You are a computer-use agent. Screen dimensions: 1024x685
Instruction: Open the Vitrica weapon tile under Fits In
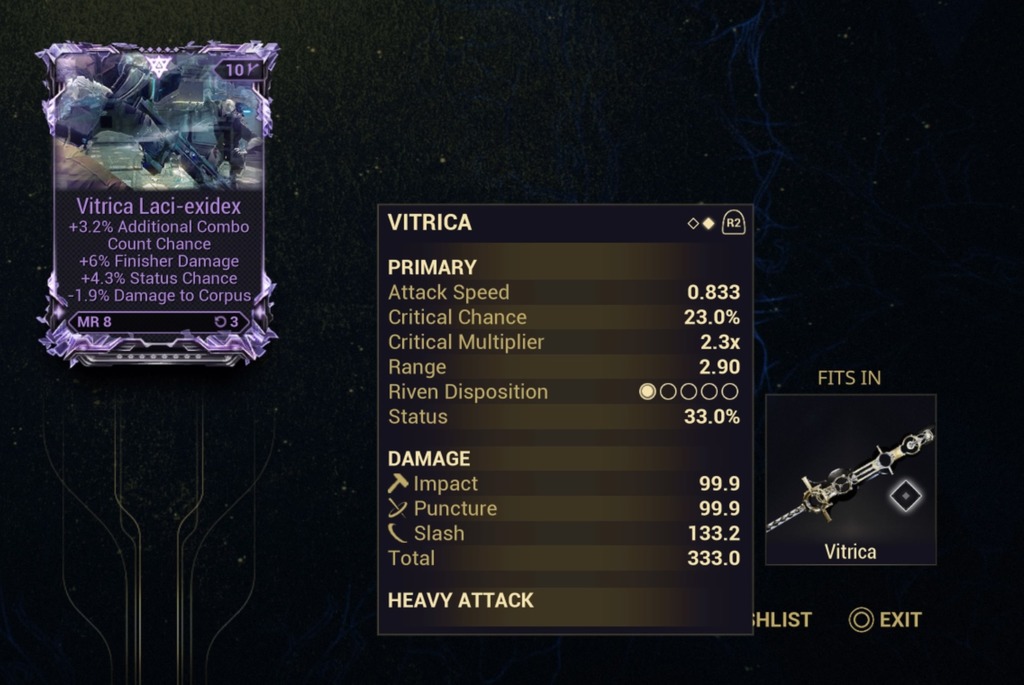point(850,479)
